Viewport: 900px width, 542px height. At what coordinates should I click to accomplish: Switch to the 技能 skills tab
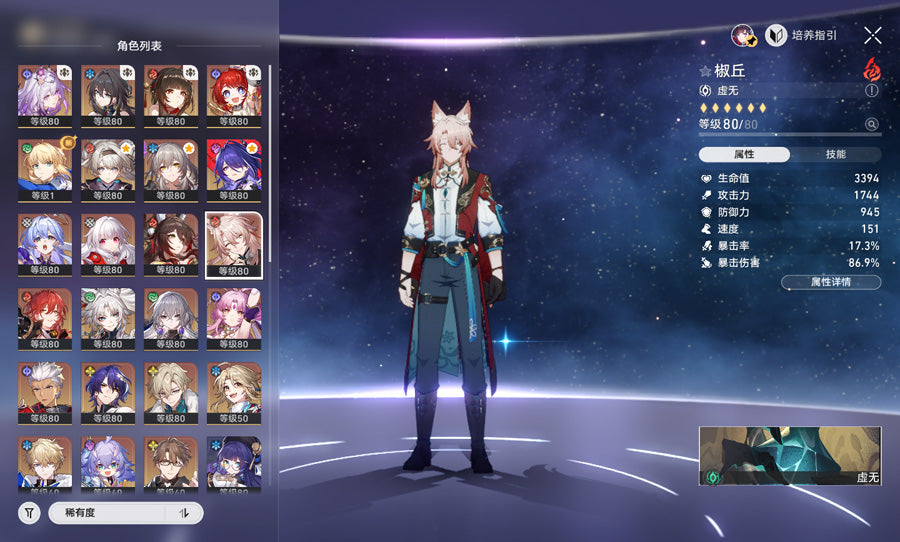click(836, 155)
